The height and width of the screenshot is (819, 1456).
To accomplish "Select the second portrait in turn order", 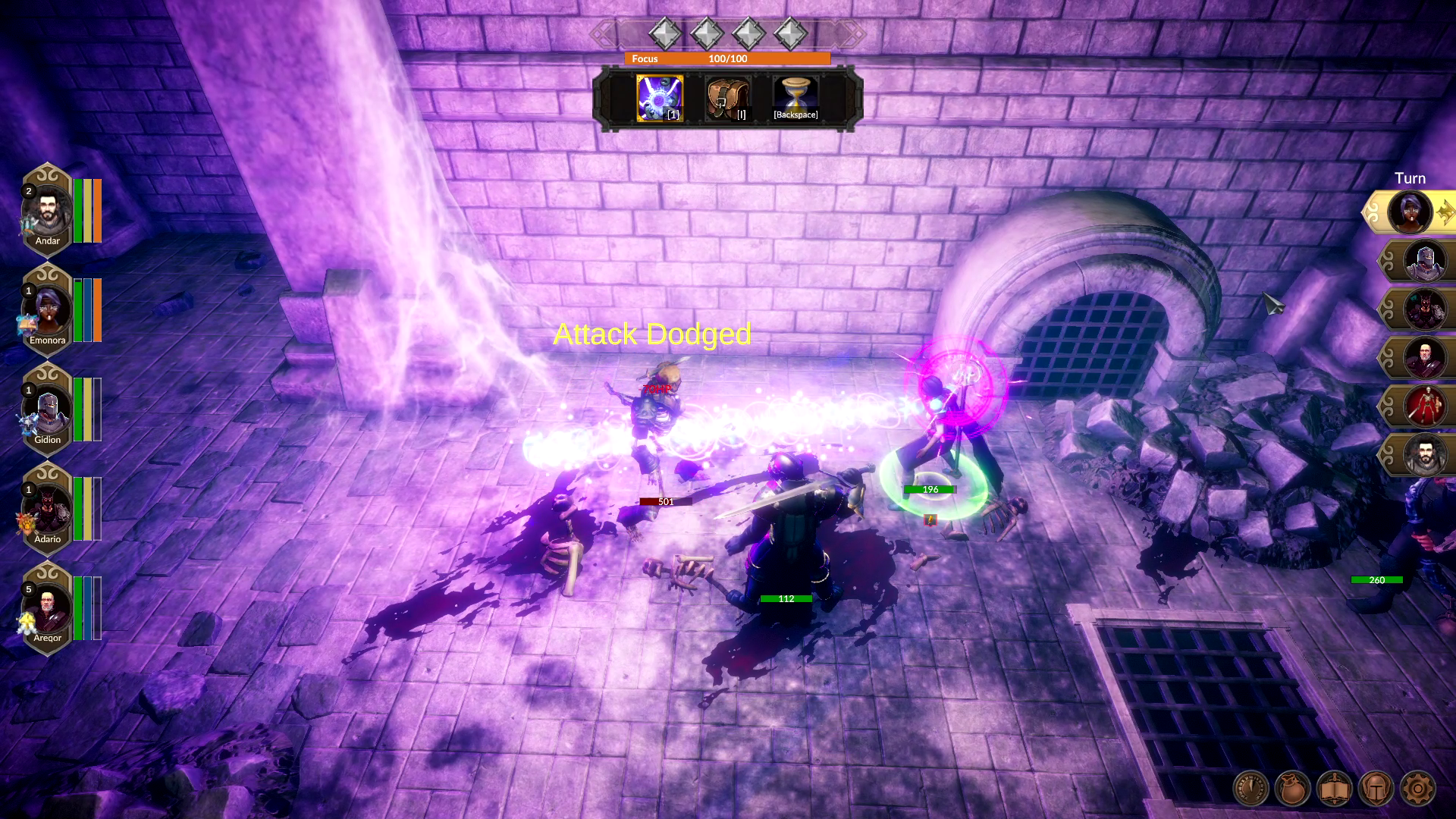I will 1423,260.
